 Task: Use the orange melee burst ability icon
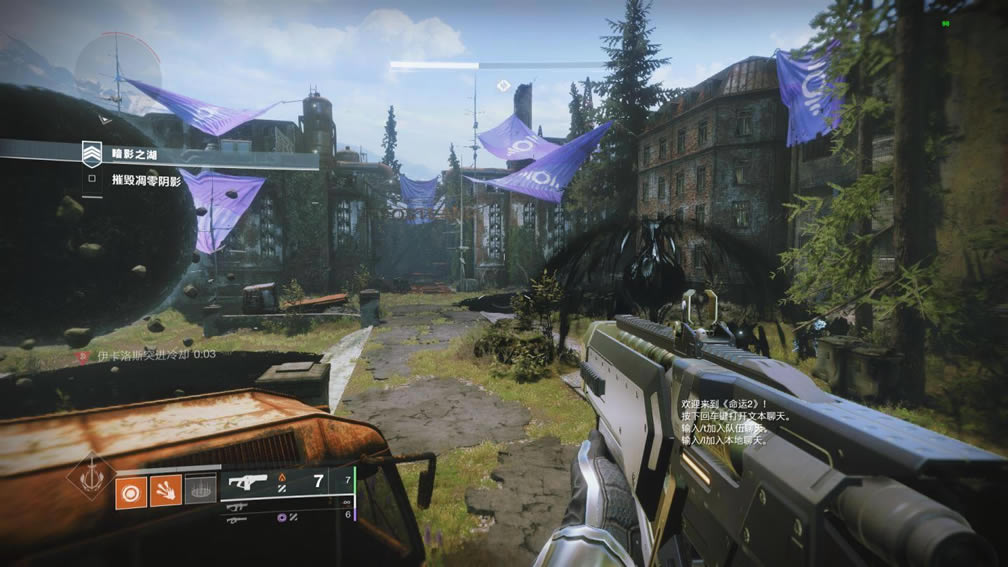(x=166, y=491)
